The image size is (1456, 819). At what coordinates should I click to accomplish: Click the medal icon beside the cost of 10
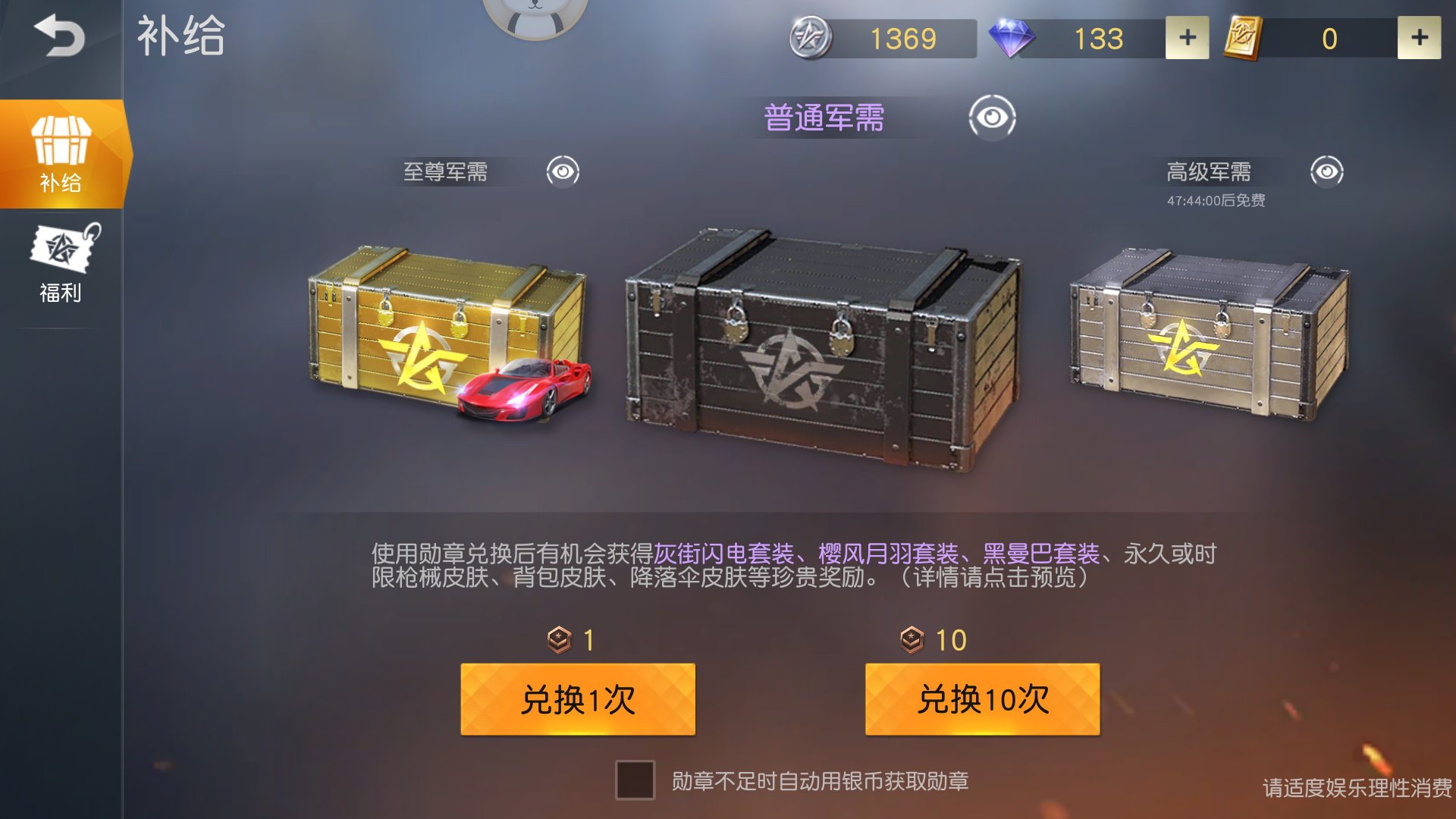911,641
